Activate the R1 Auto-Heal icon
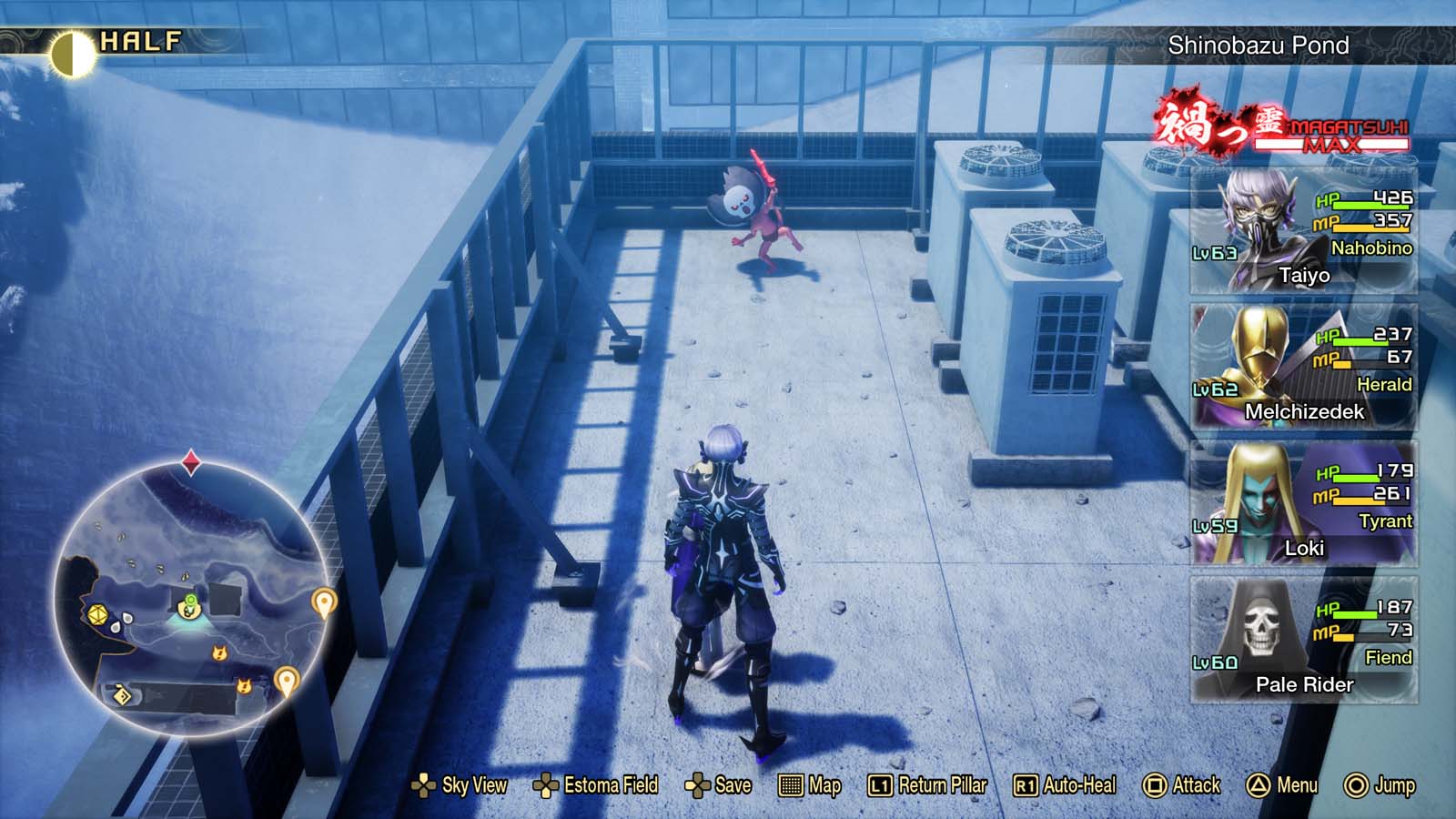 pos(1025,784)
